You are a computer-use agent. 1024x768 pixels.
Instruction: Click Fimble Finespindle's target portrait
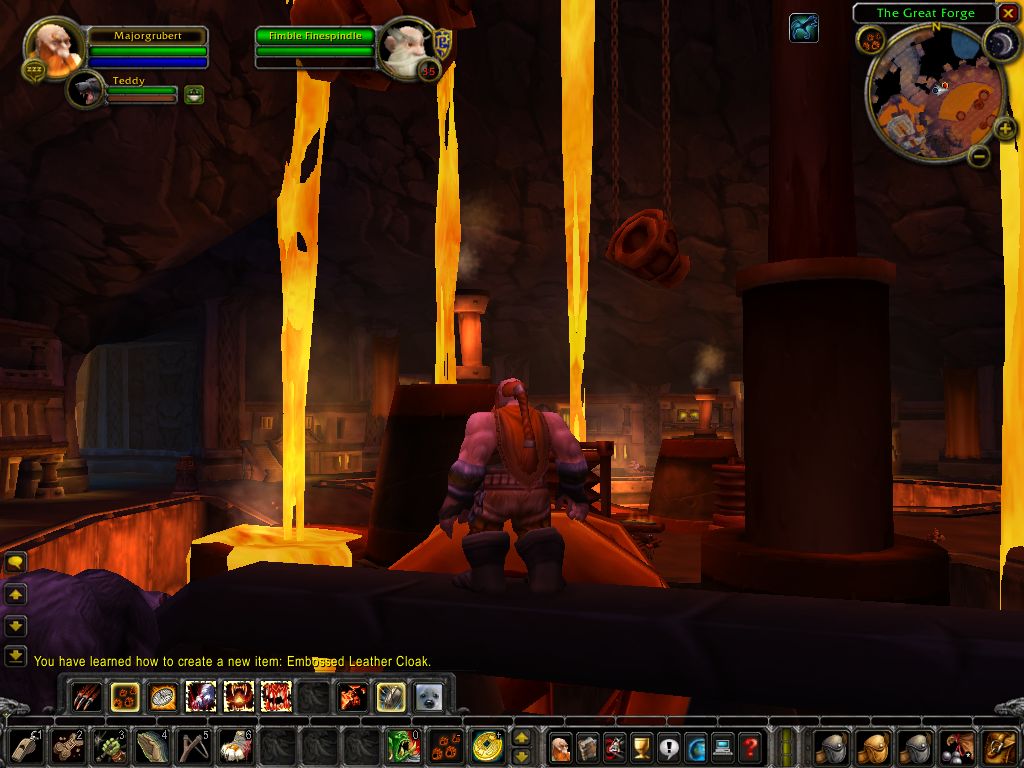tap(408, 46)
